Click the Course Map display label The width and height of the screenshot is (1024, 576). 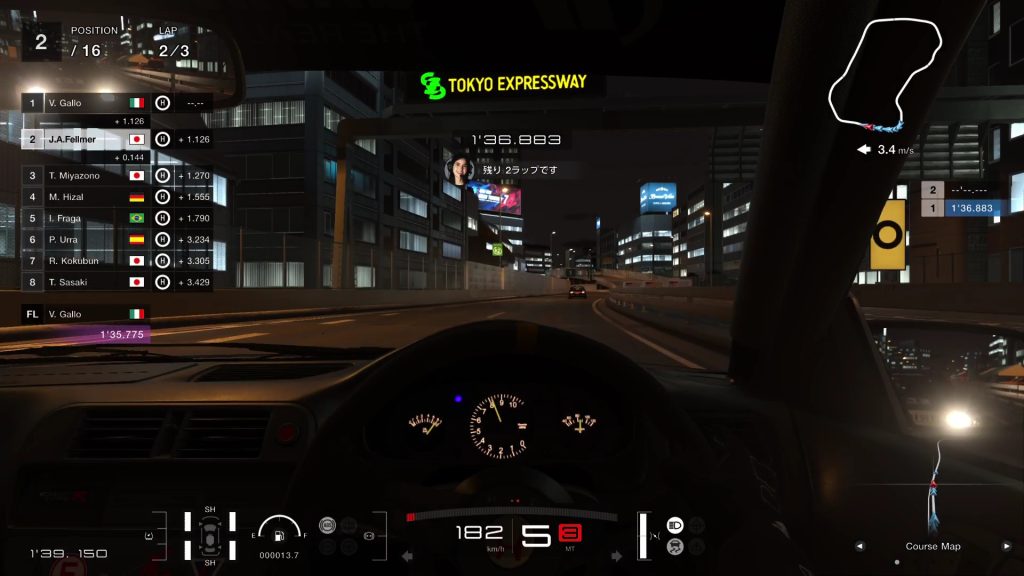pyautogui.click(x=932, y=546)
